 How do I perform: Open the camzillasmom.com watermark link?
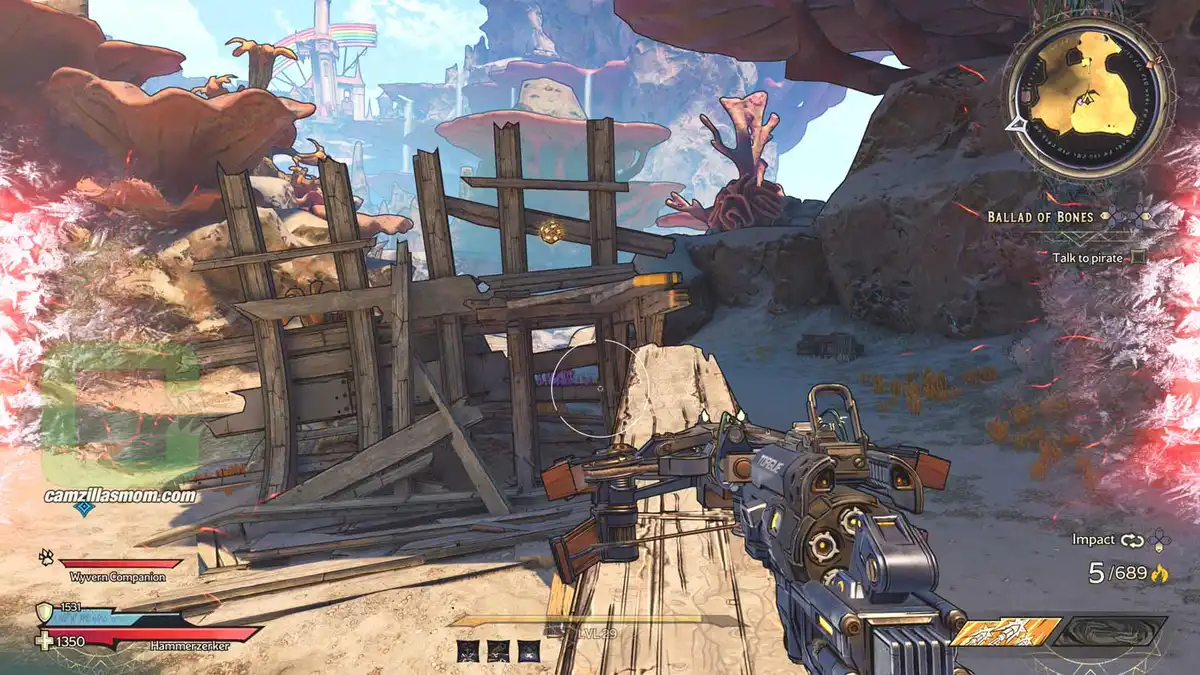click(120, 495)
